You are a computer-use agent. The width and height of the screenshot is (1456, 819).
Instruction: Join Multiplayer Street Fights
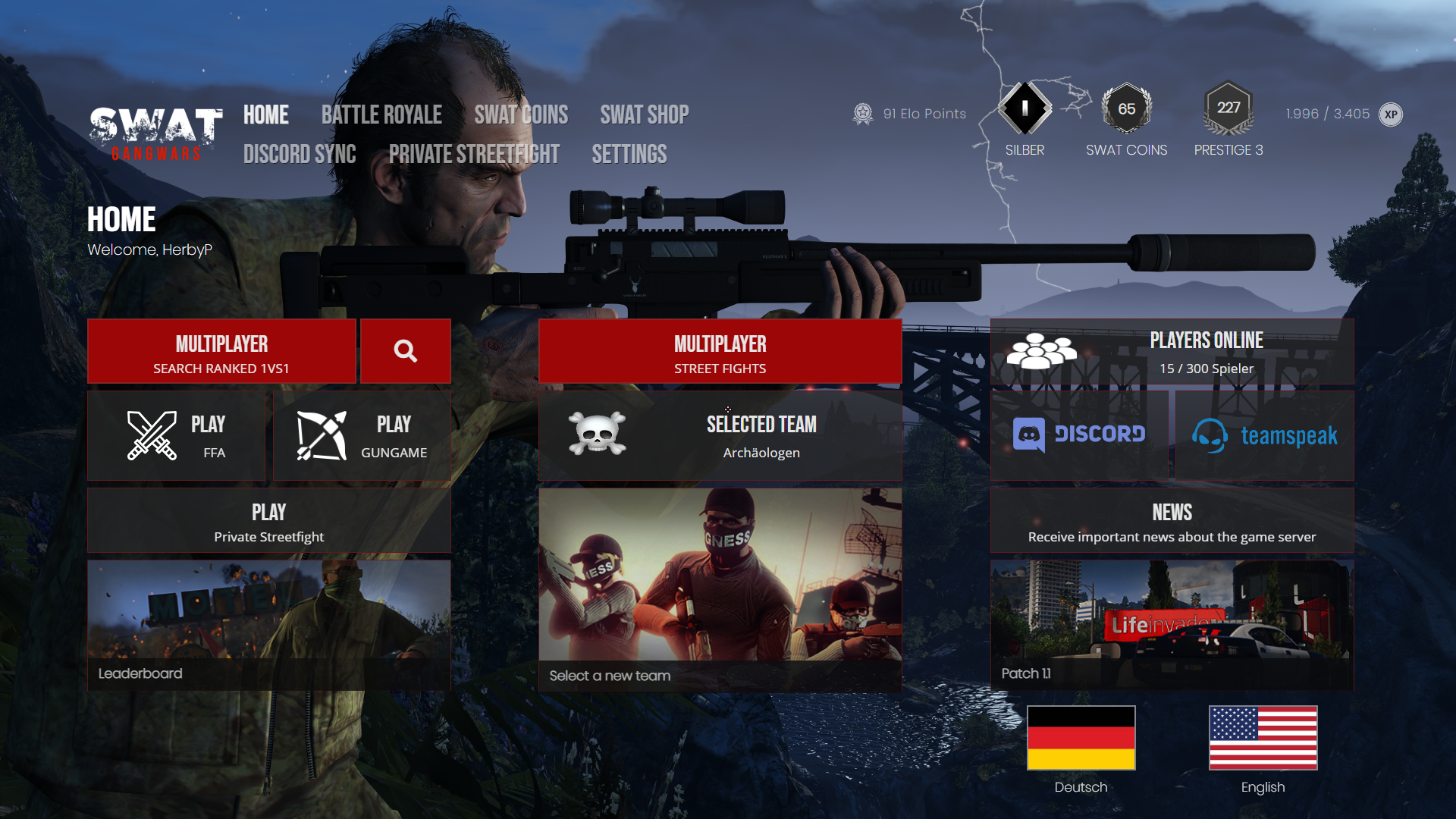pos(720,352)
